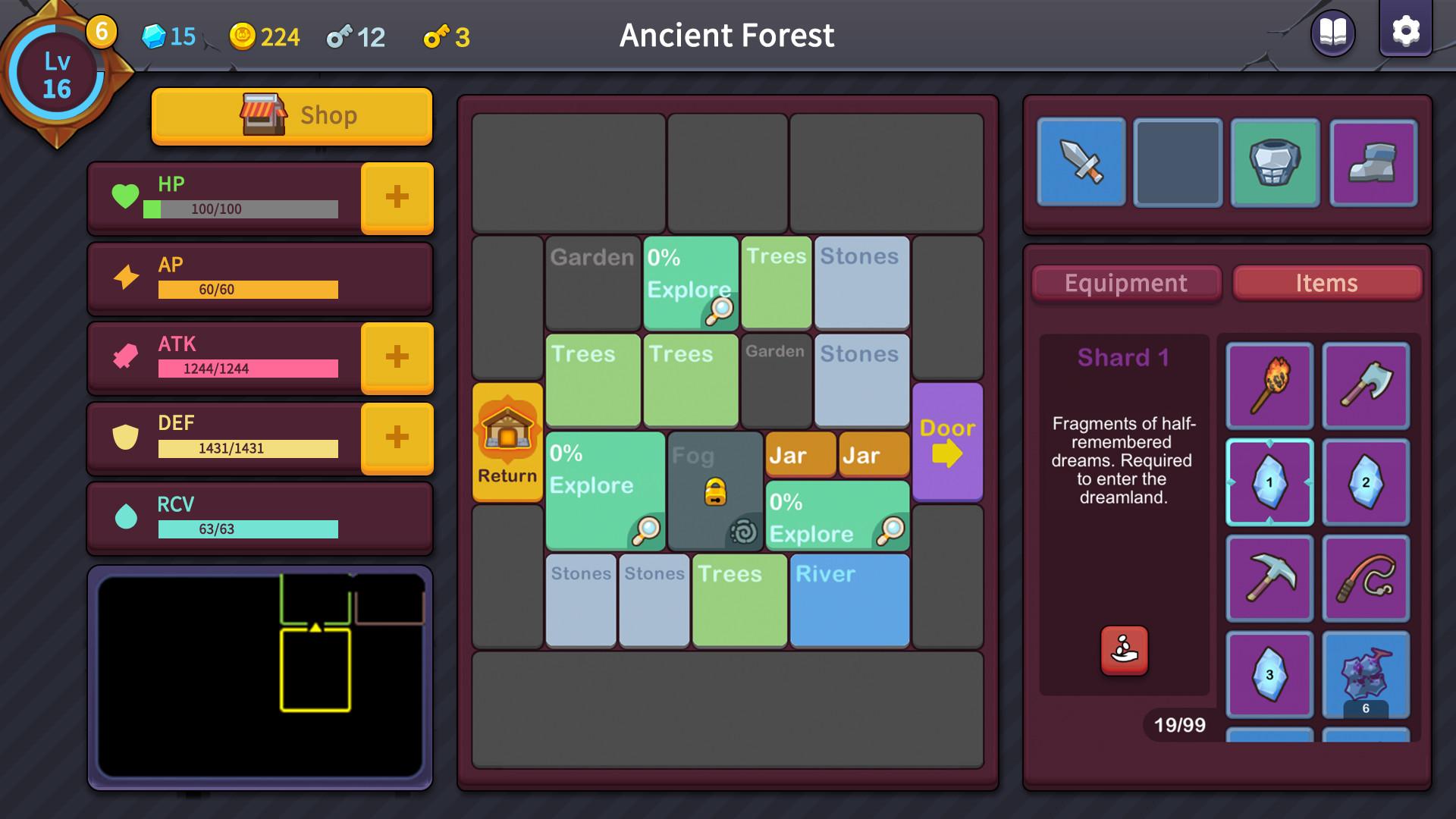1456x819 pixels.
Task: Select the fishing hook item
Action: (x=1366, y=579)
